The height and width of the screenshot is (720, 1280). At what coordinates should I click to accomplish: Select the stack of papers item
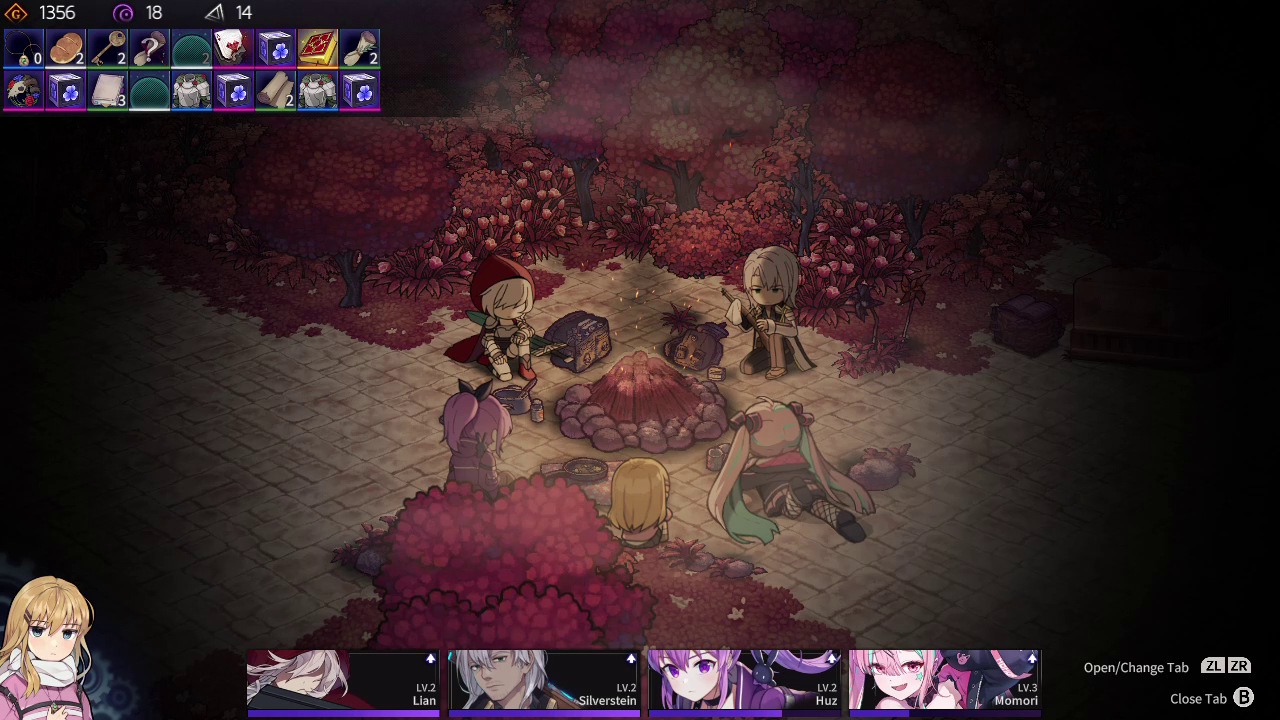[108, 90]
